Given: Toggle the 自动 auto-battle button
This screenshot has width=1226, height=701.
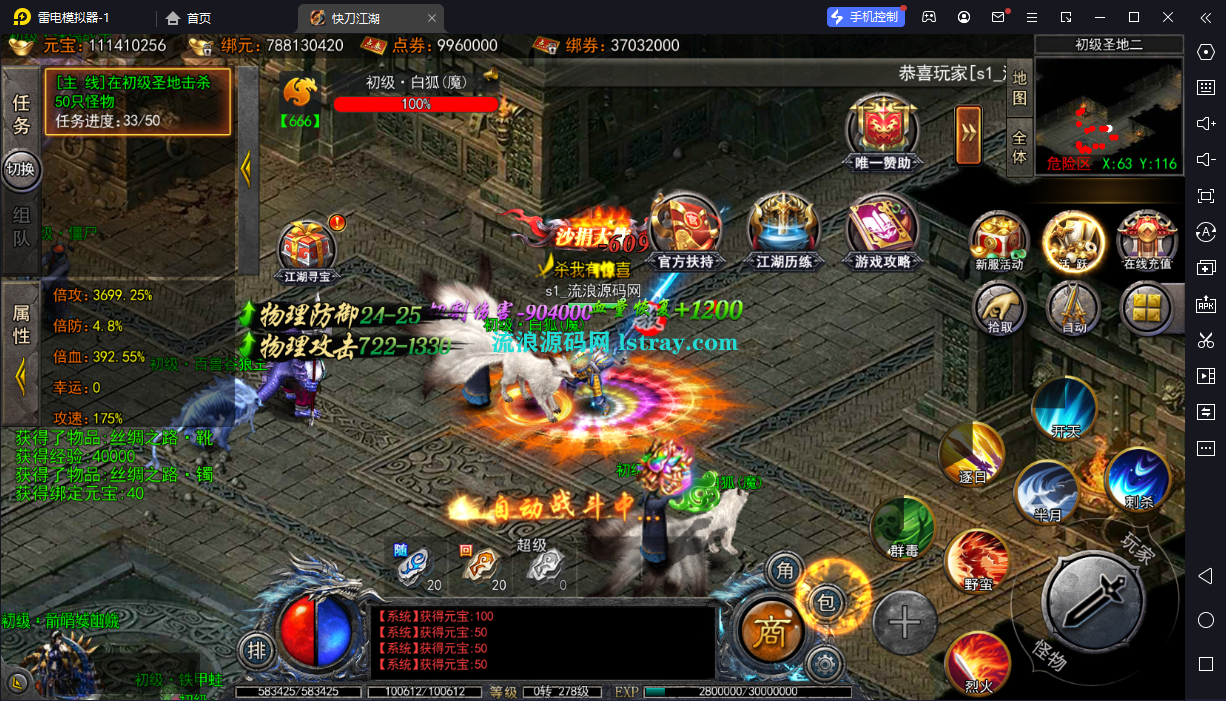Looking at the screenshot, I should pyautogui.click(x=1072, y=307).
